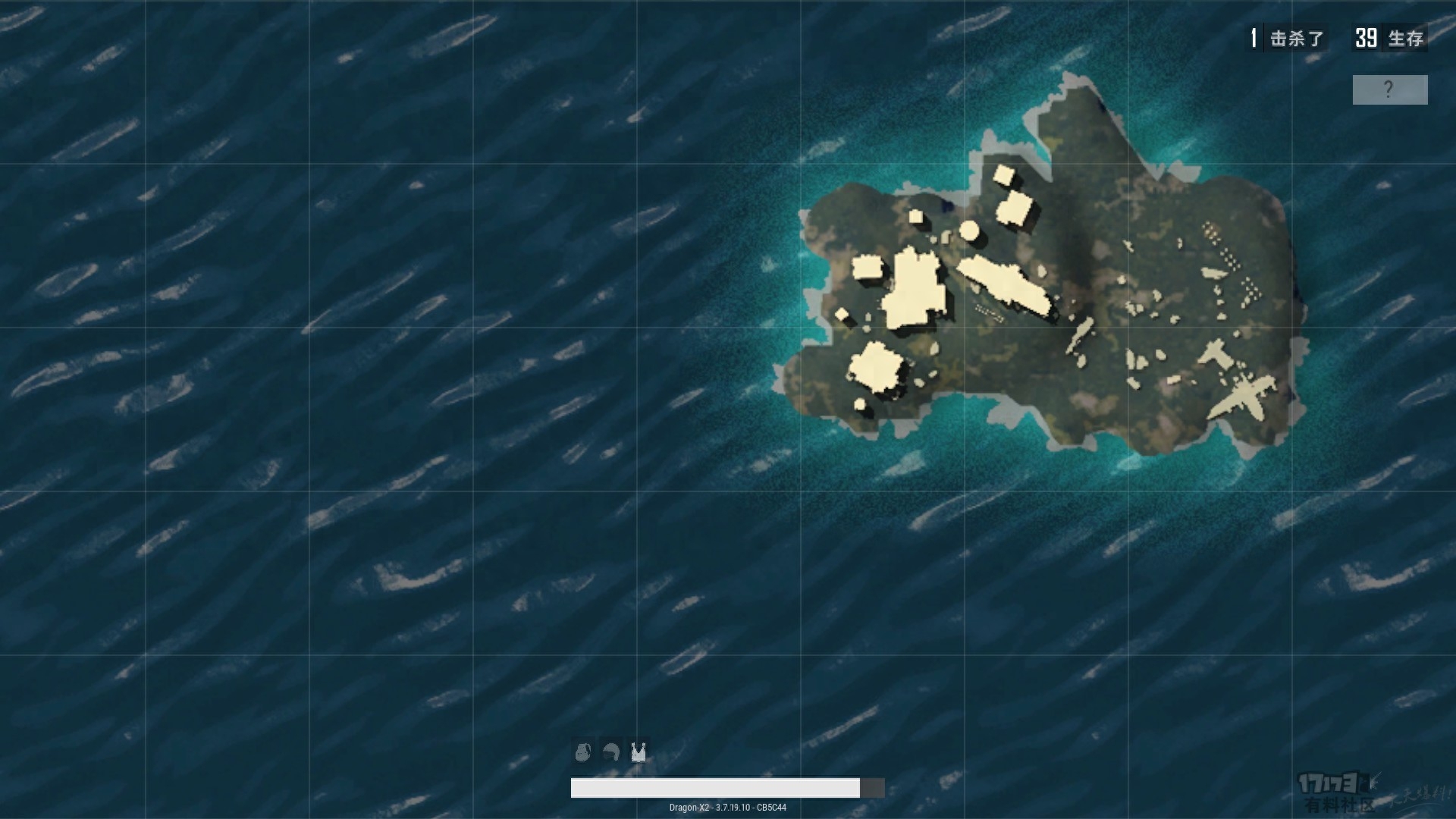Select the backpack equipment icon

(582, 752)
